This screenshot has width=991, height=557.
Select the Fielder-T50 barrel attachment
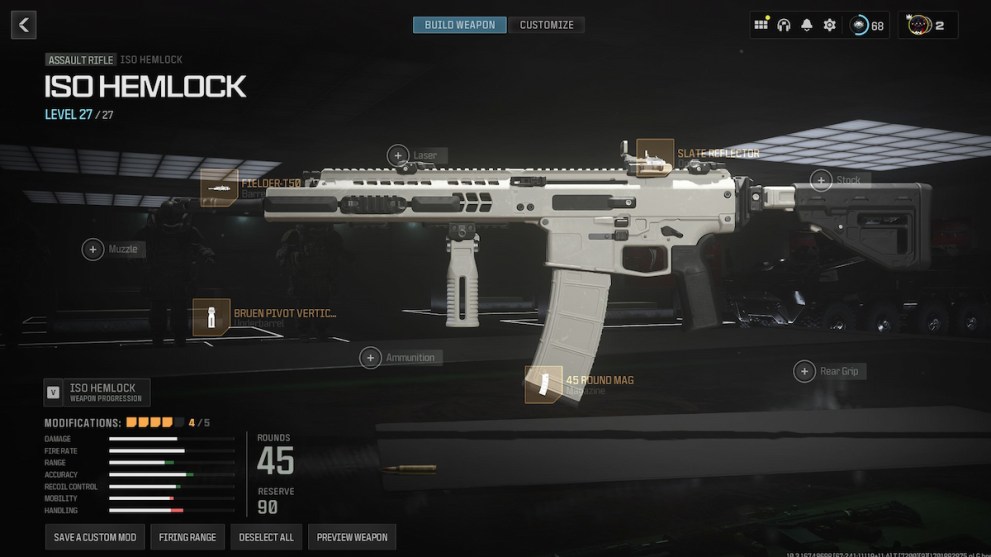pos(219,186)
